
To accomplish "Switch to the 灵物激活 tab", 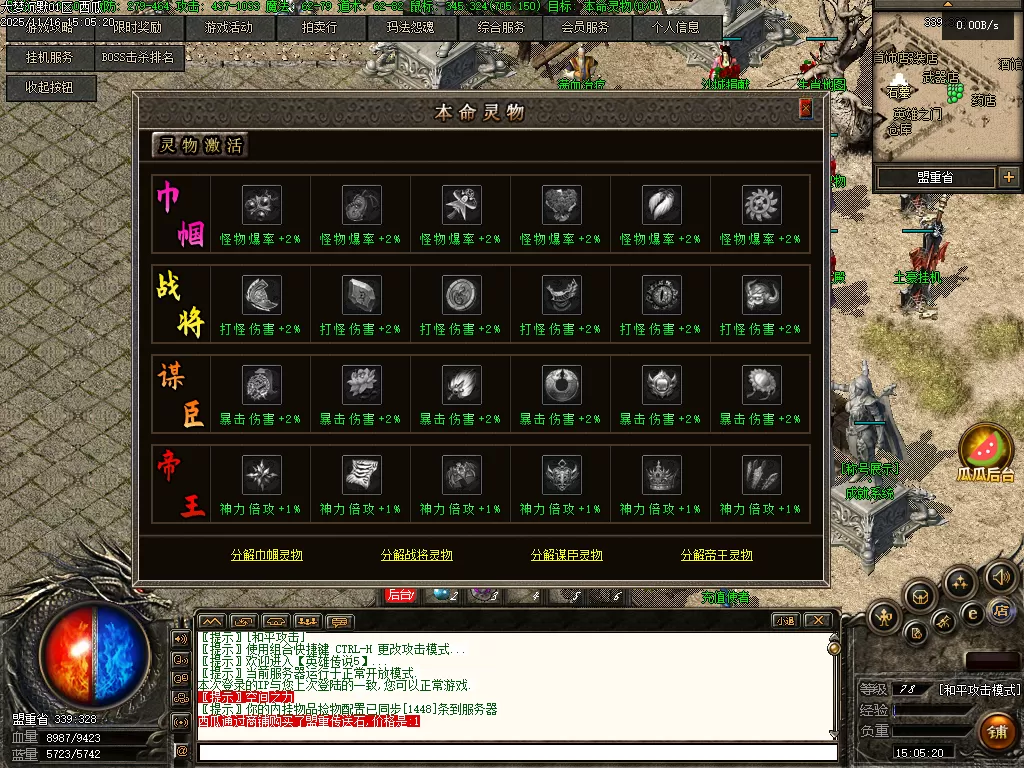I will (x=199, y=145).
